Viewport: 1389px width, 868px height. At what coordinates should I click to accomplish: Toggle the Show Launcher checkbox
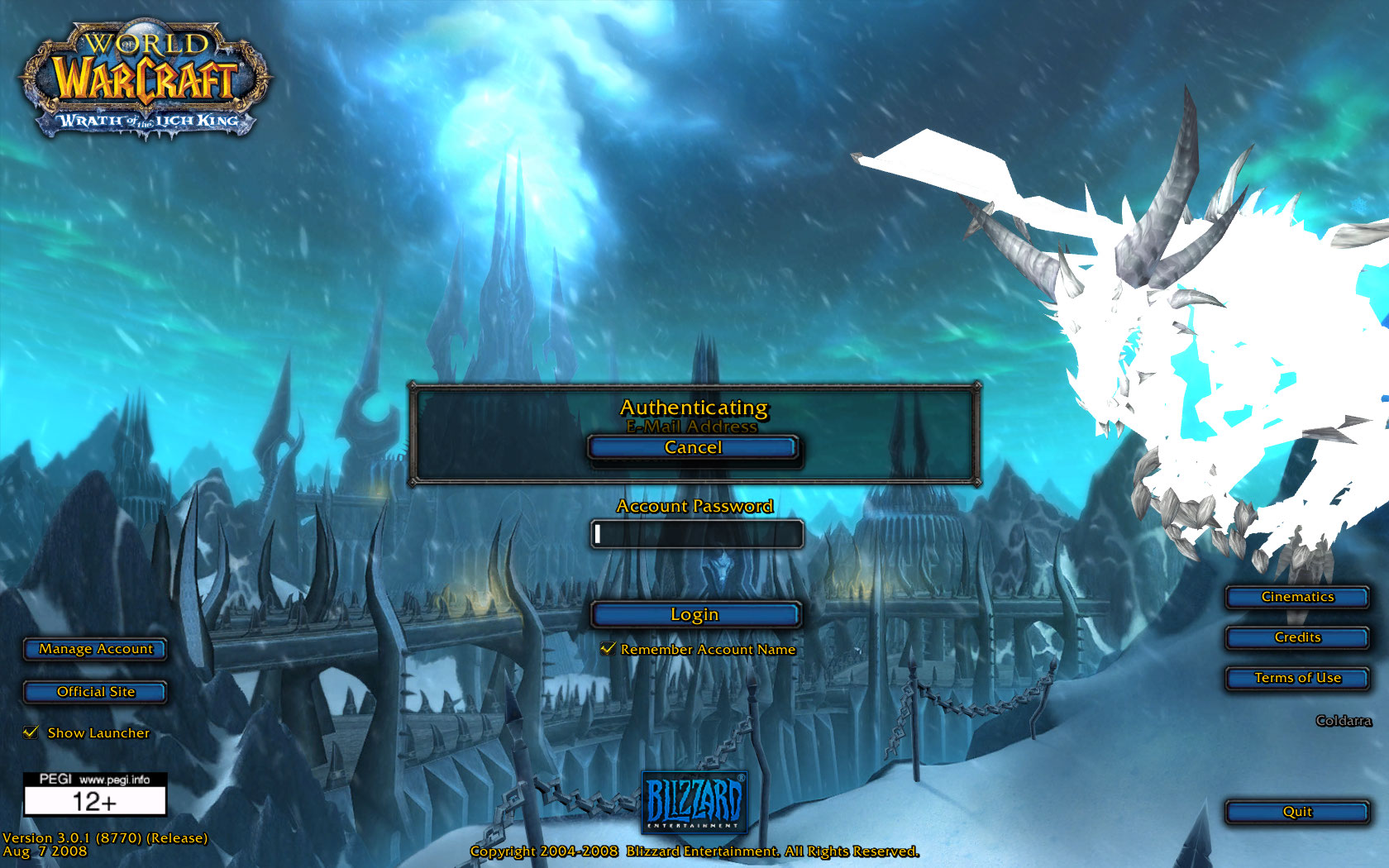31,732
